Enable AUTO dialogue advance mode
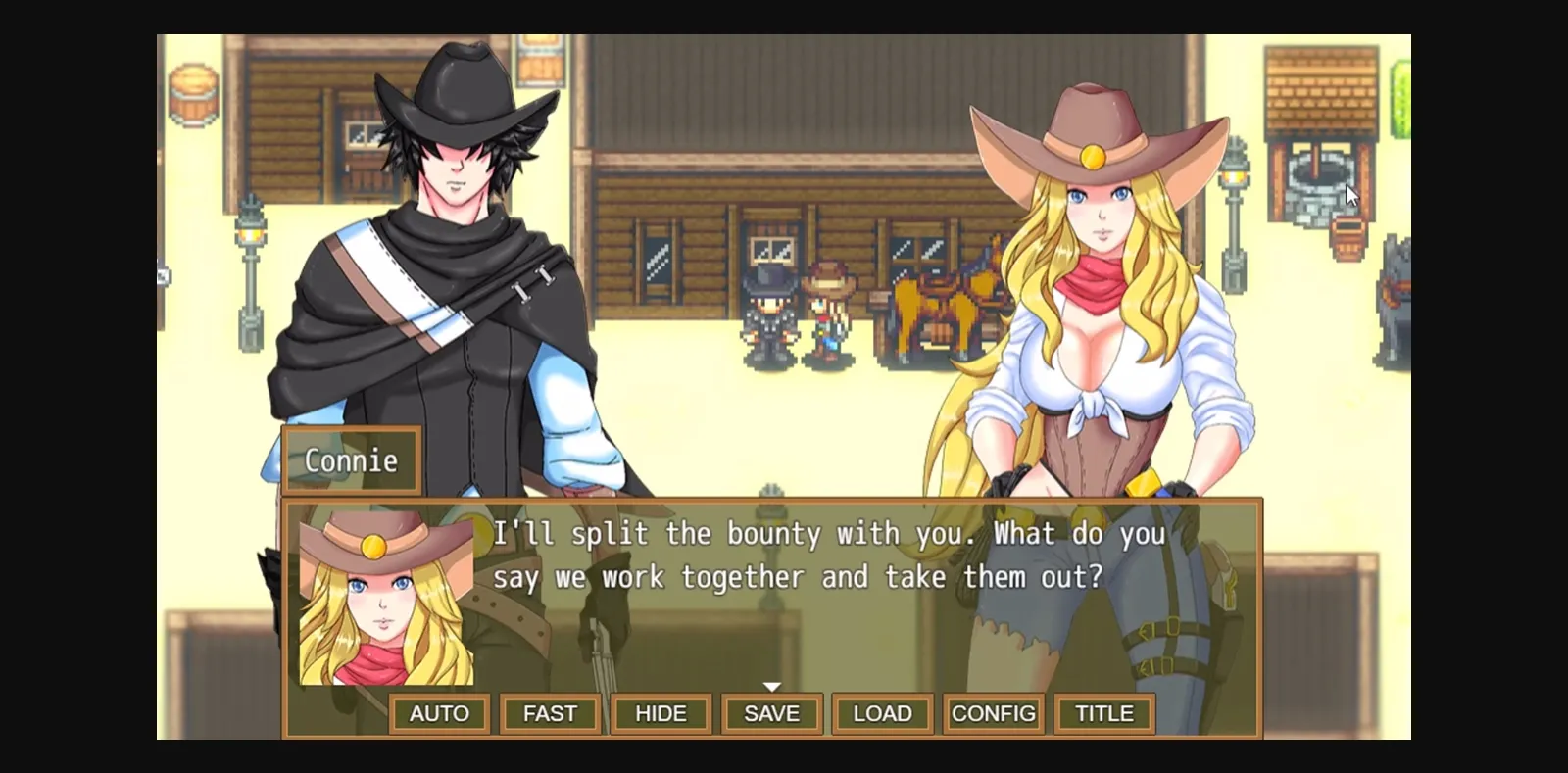Image resolution: width=1568 pixels, height=773 pixels. (x=439, y=713)
